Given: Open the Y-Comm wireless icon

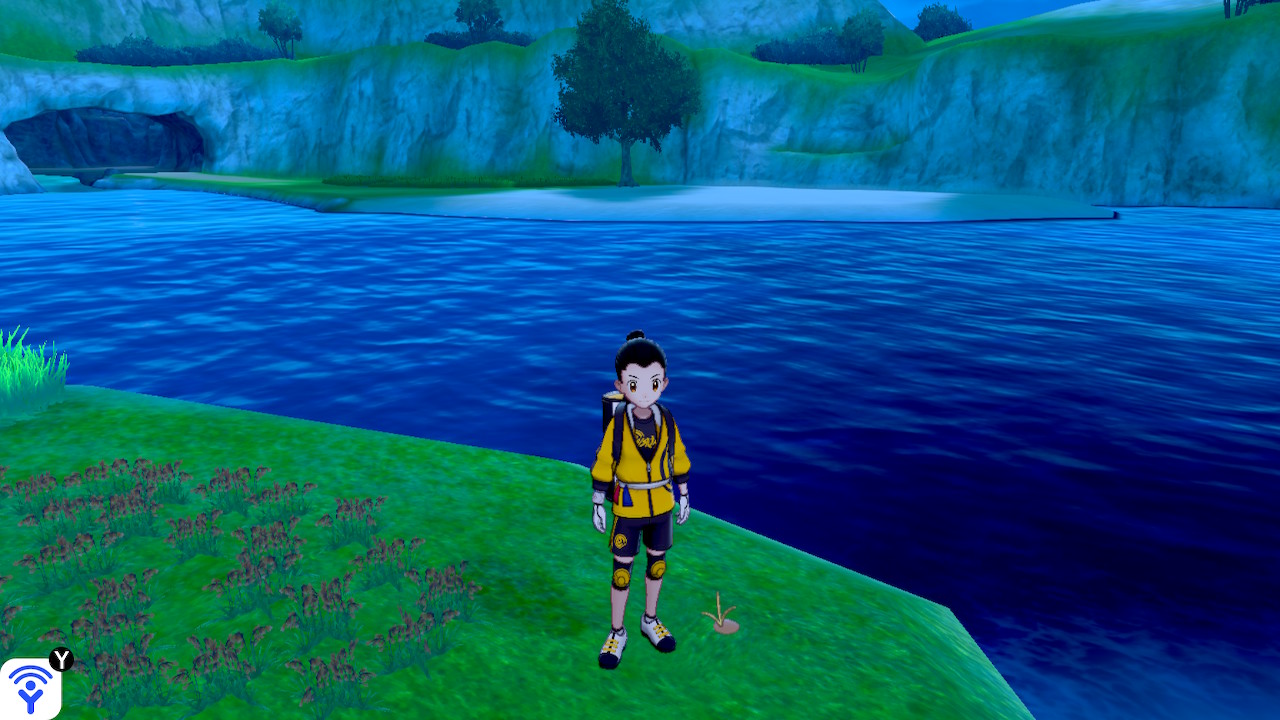Looking at the screenshot, I should tap(30, 688).
